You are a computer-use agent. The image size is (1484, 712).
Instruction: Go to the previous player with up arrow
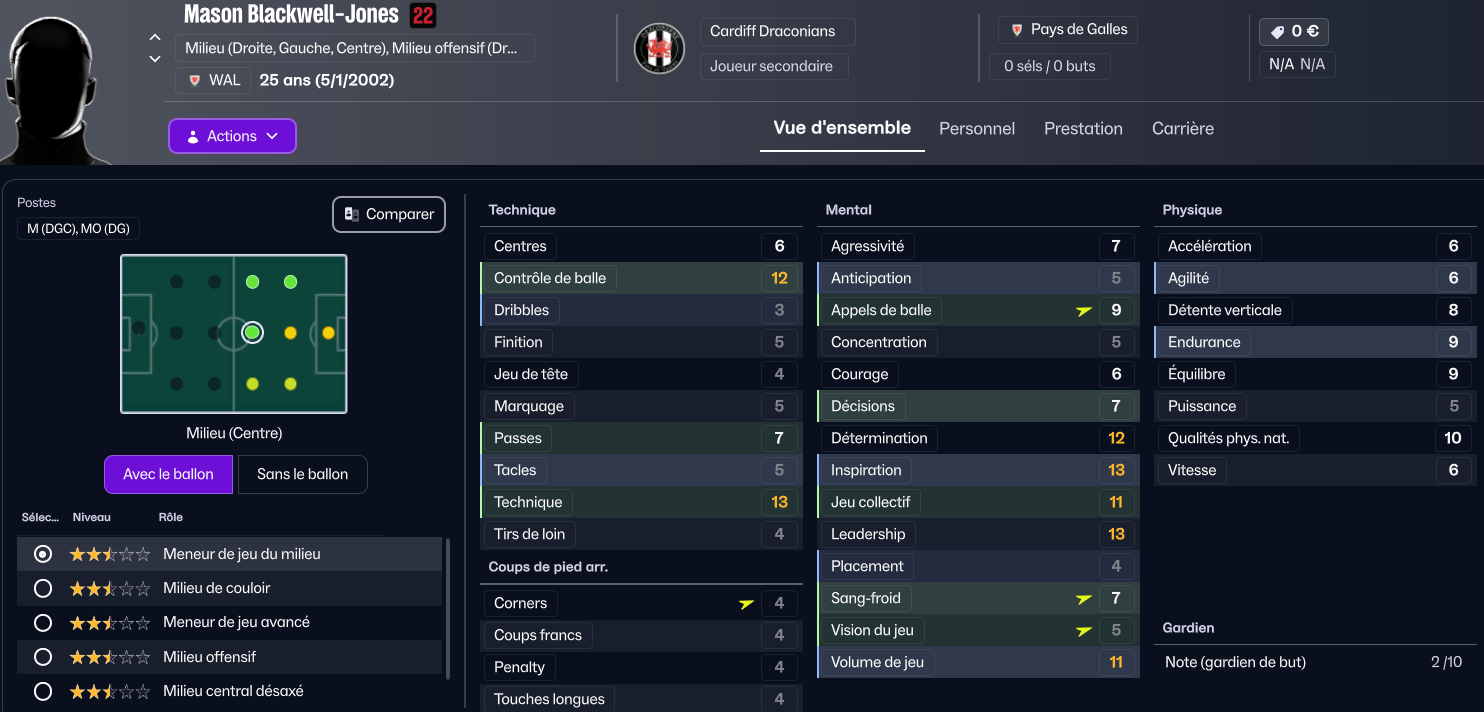(x=155, y=37)
